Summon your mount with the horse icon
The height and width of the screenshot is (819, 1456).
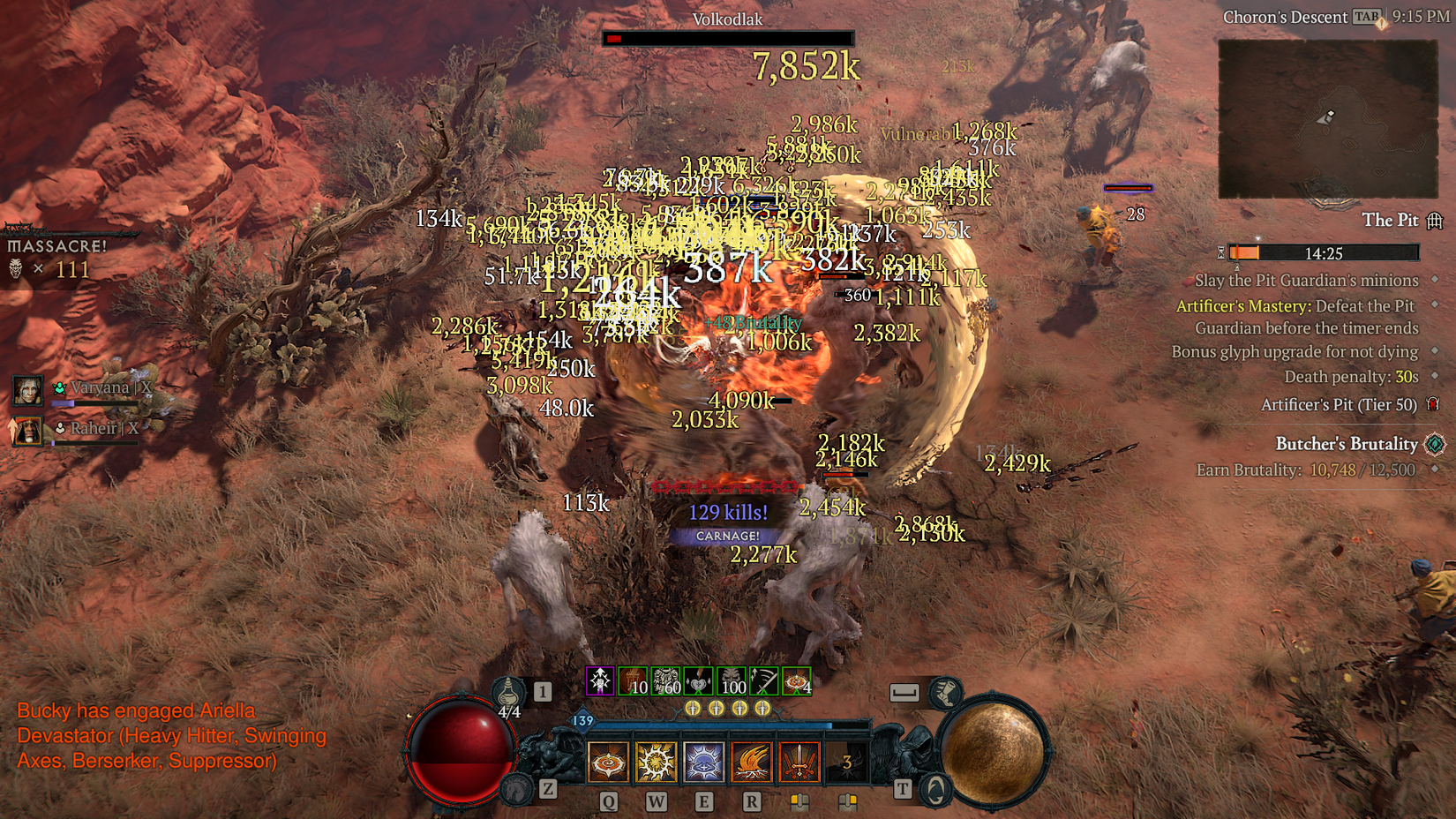tap(515, 788)
